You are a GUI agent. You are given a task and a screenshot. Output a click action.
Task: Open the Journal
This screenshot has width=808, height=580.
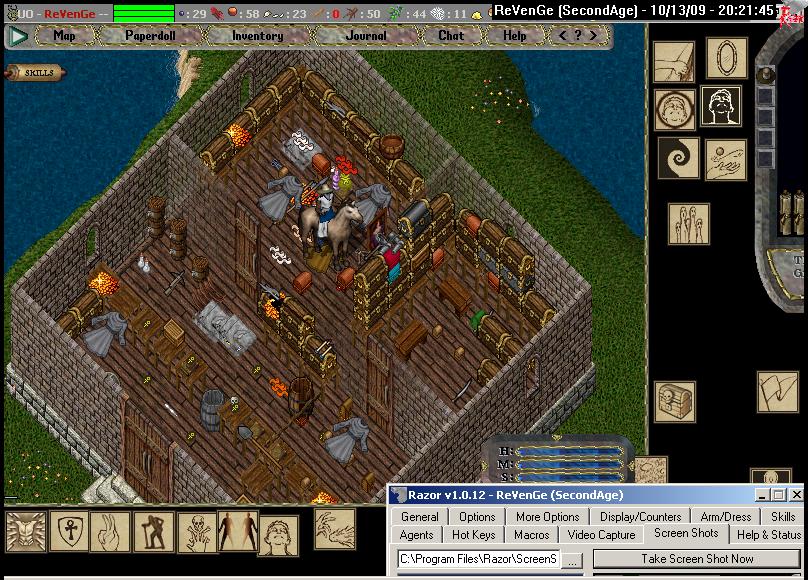tap(366, 36)
